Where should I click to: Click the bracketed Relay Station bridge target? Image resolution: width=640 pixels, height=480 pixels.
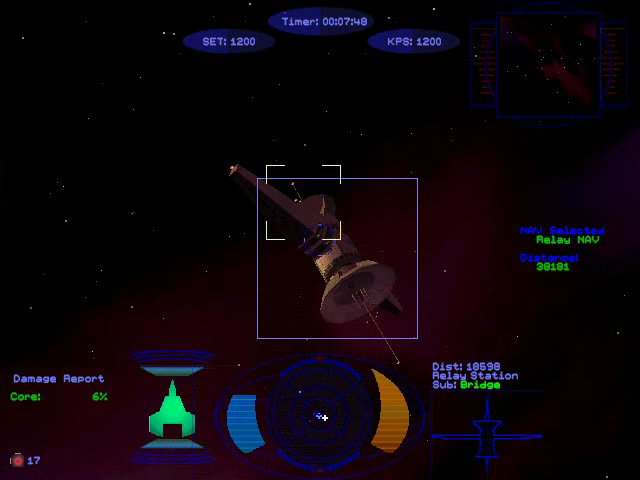[x=303, y=203]
